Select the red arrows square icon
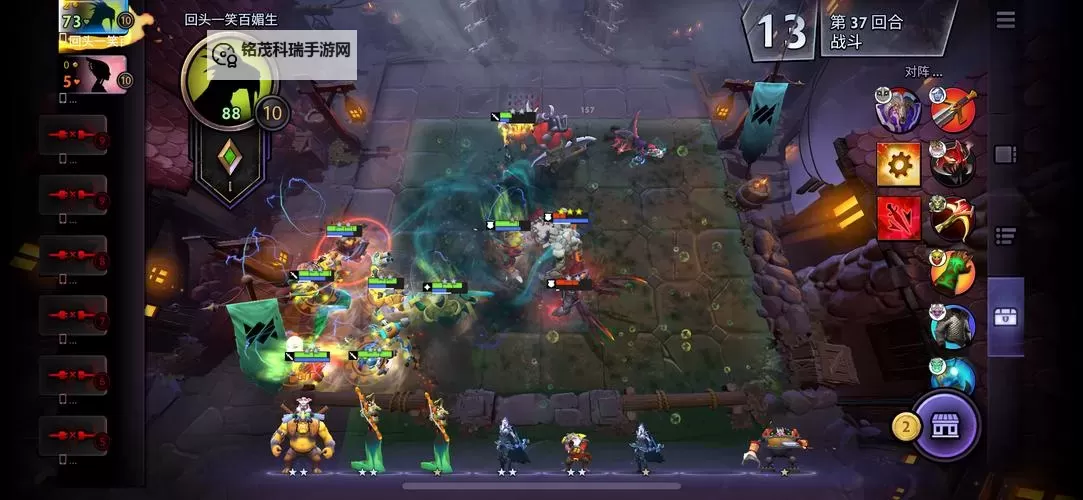The height and width of the screenshot is (500, 1083). point(898,217)
